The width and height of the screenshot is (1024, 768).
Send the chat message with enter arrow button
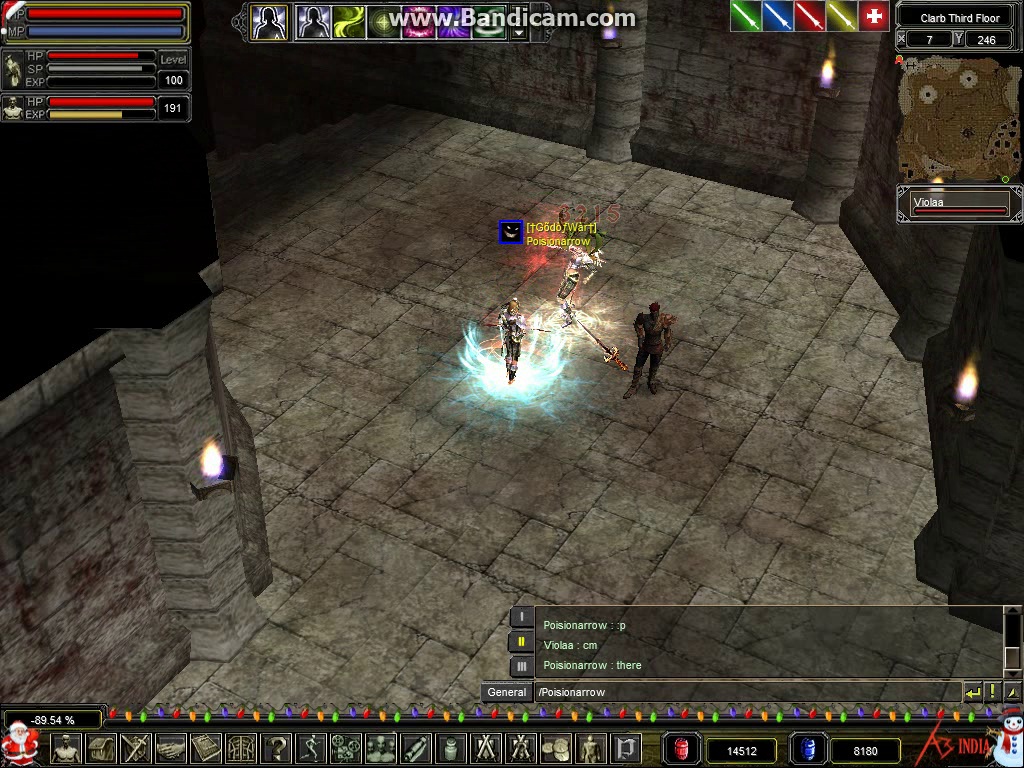click(x=972, y=692)
